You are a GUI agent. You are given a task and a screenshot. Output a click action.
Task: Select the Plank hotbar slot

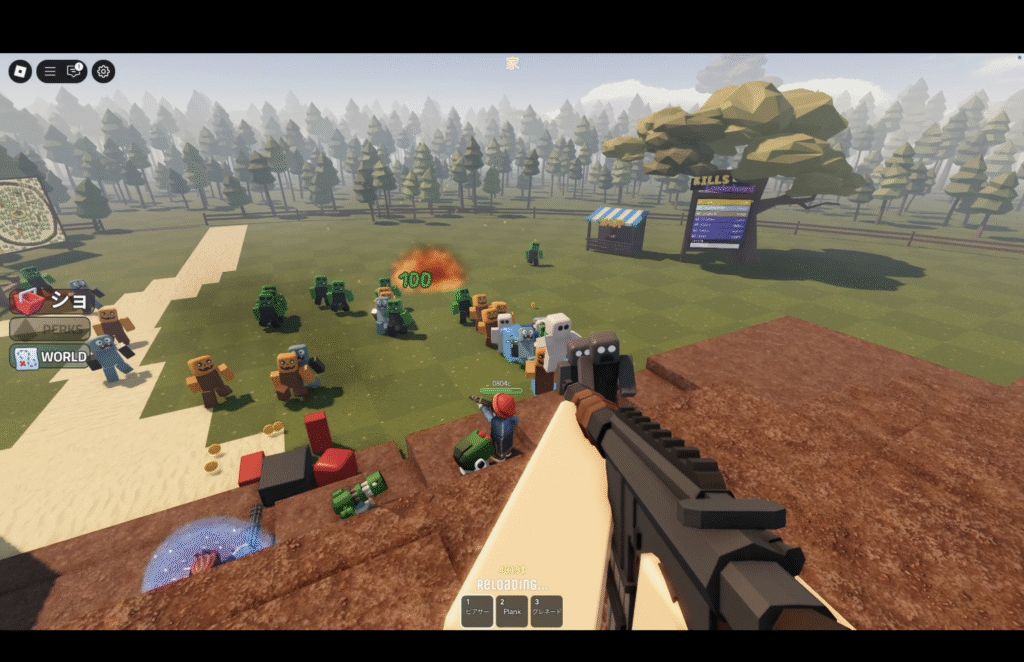[x=512, y=611]
